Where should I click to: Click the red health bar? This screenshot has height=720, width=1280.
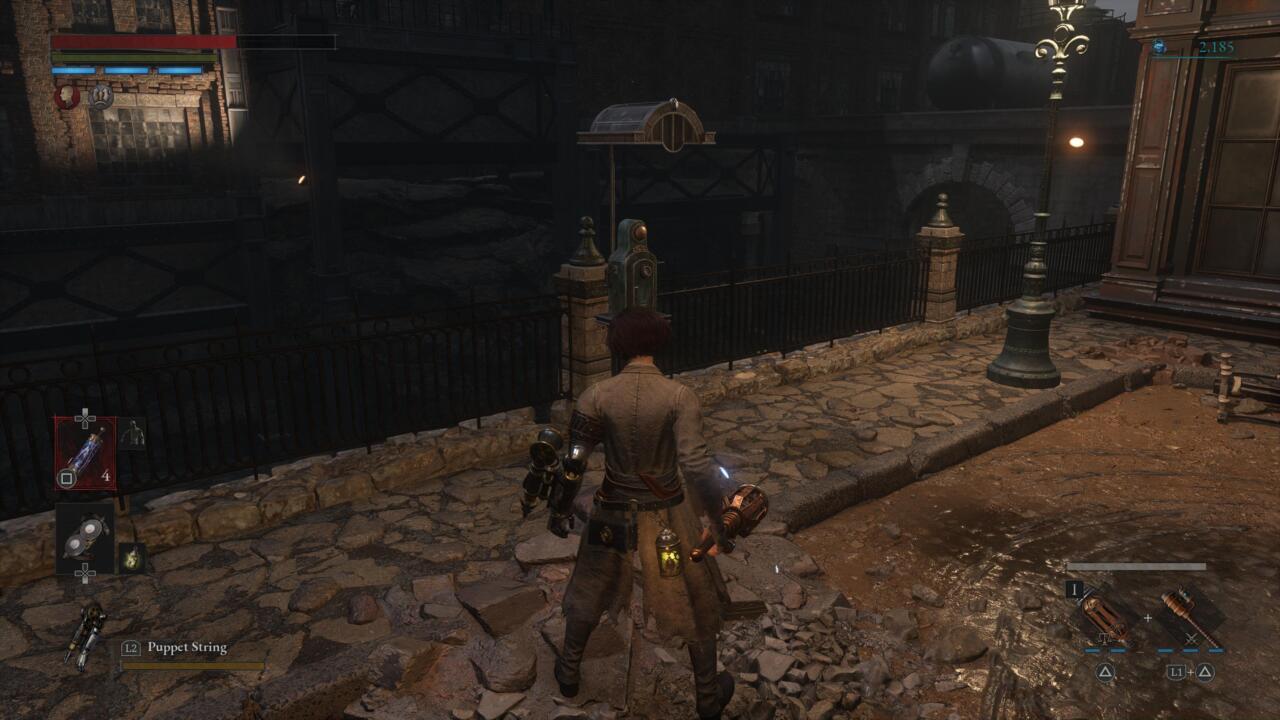pos(143,41)
